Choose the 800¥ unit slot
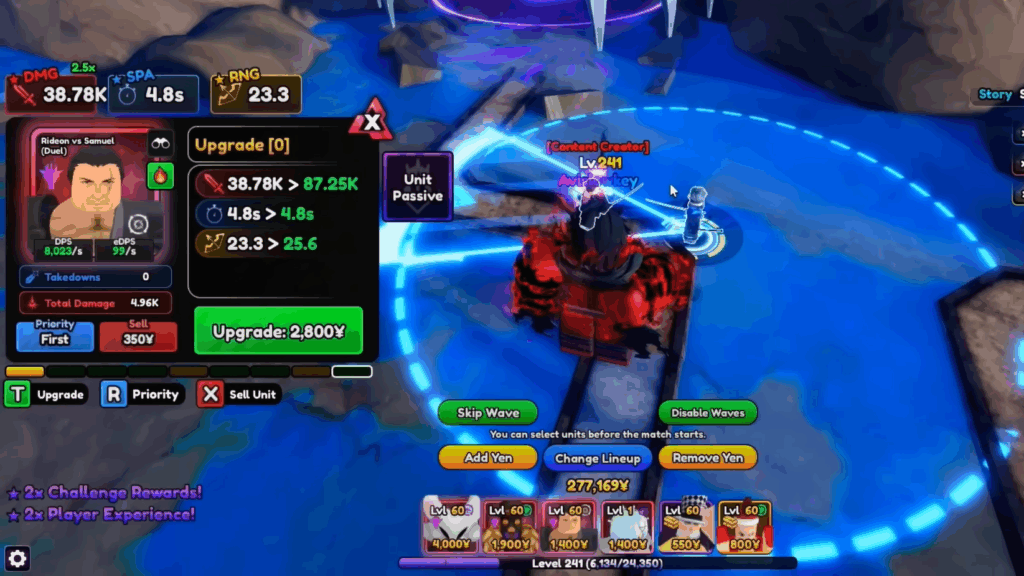This screenshot has width=1024, height=576. click(x=745, y=526)
